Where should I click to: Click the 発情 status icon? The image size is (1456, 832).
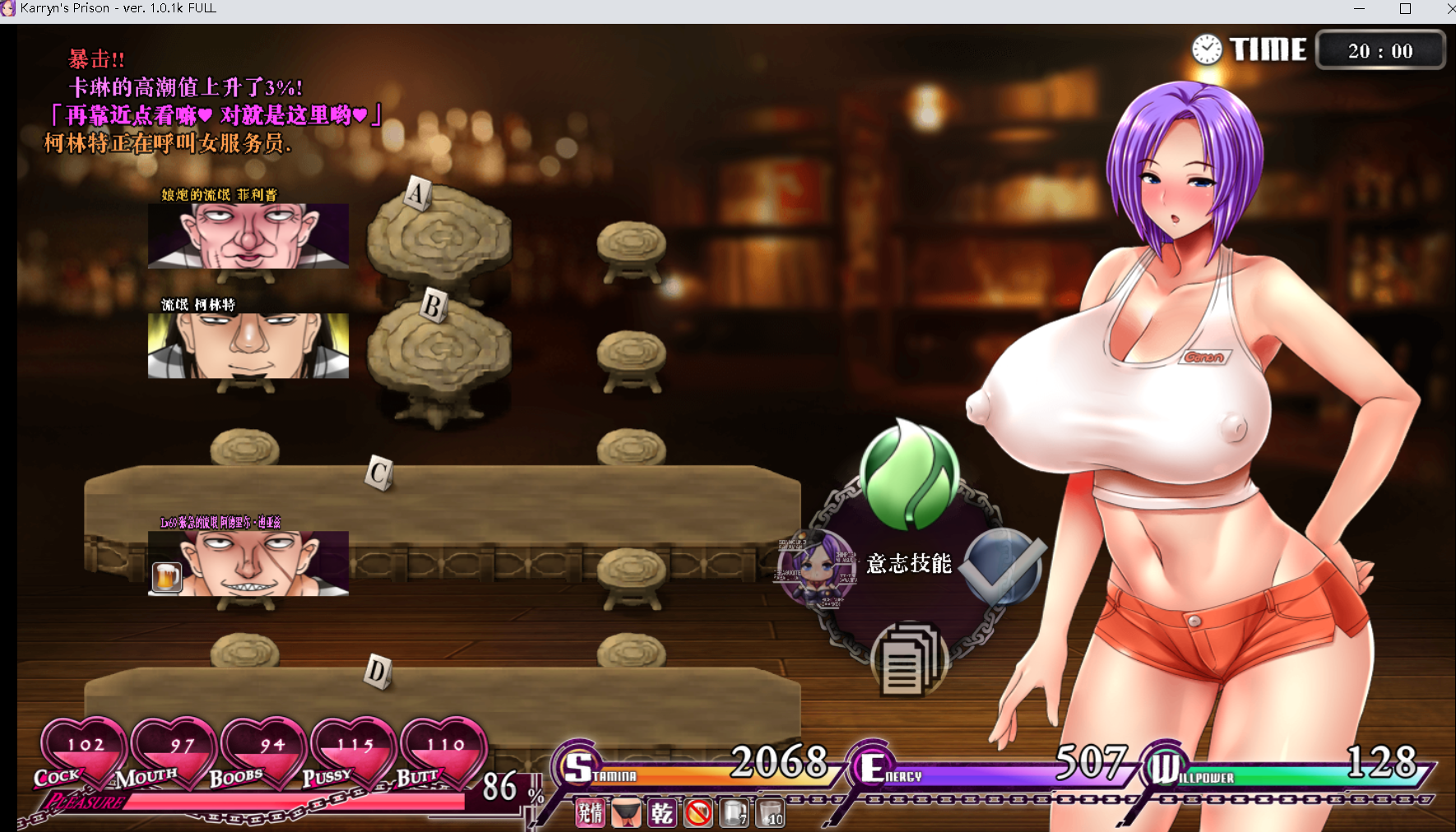[x=590, y=813]
